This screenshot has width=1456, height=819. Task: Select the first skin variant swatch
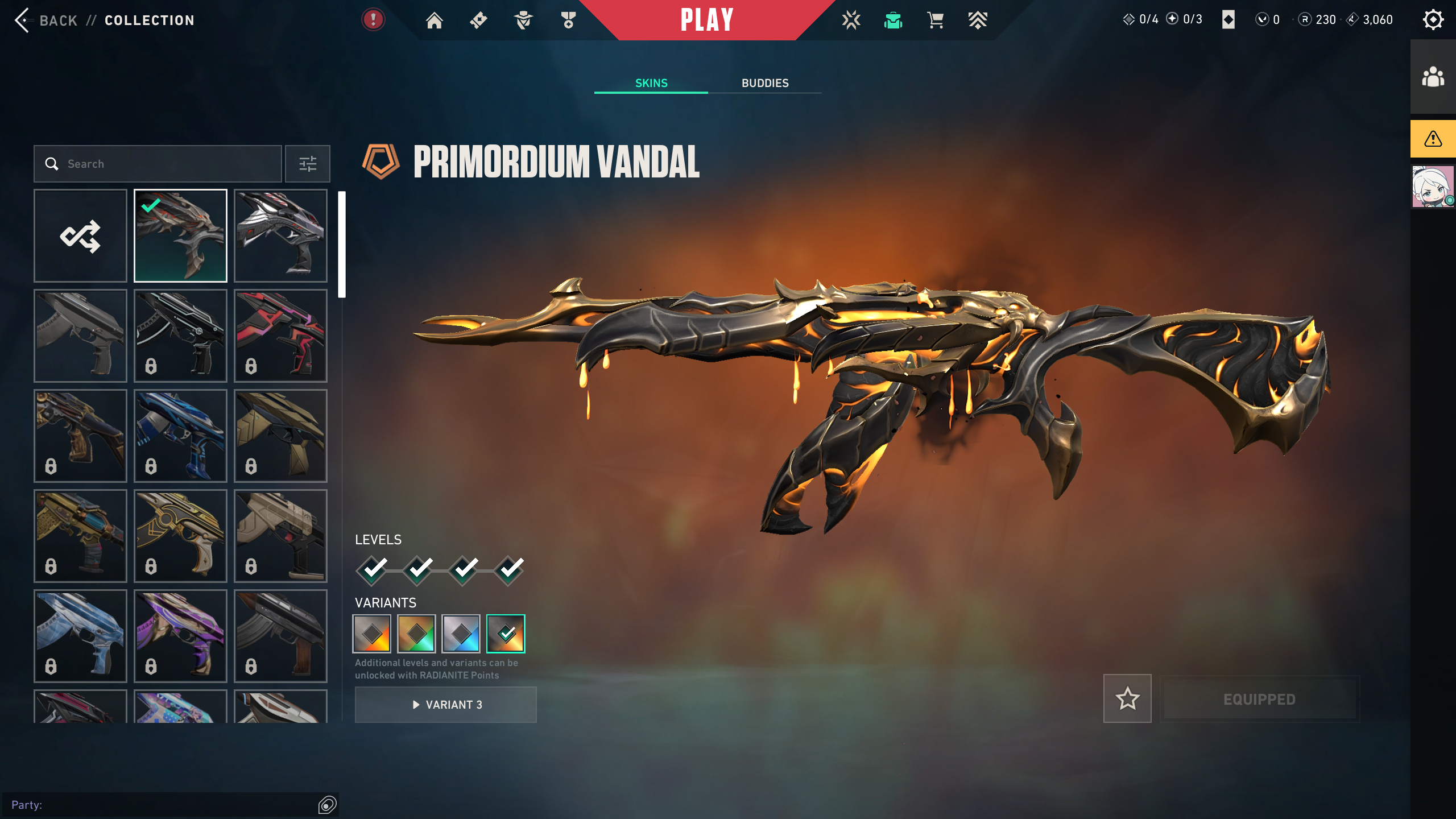tap(372, 634)
